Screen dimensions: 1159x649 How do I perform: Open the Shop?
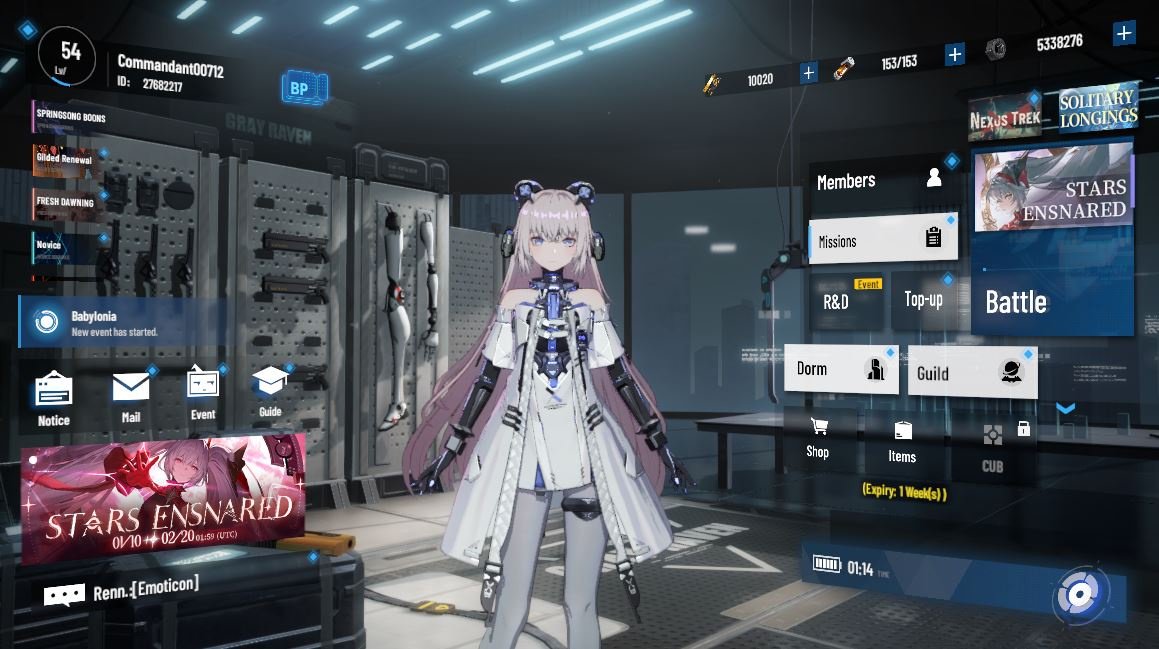[818, 438]
